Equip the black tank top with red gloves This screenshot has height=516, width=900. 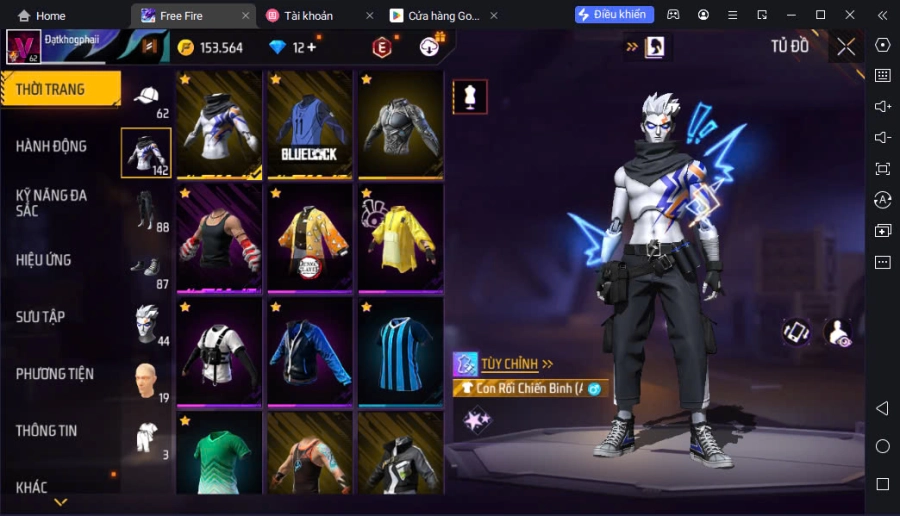(219, 238)
